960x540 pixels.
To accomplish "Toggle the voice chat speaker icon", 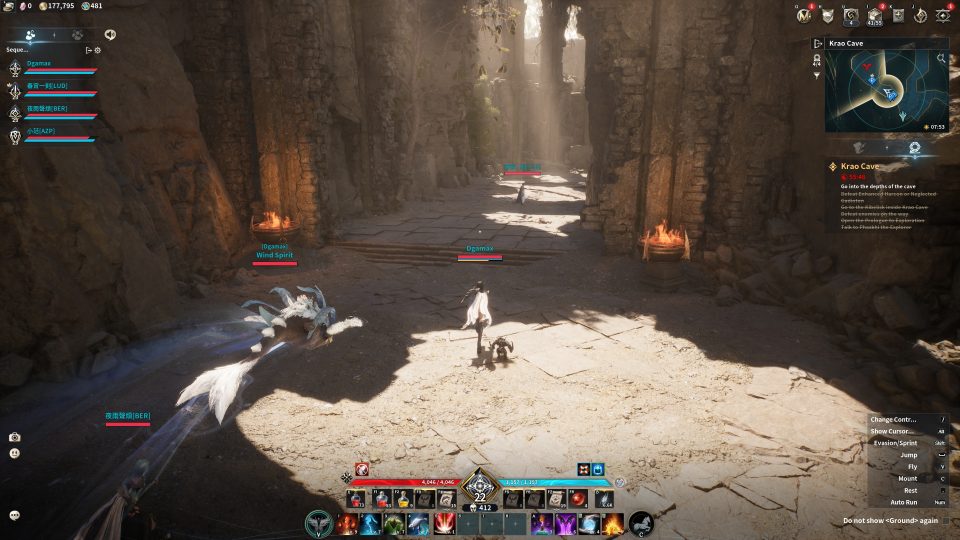I will tap(109, 34).
